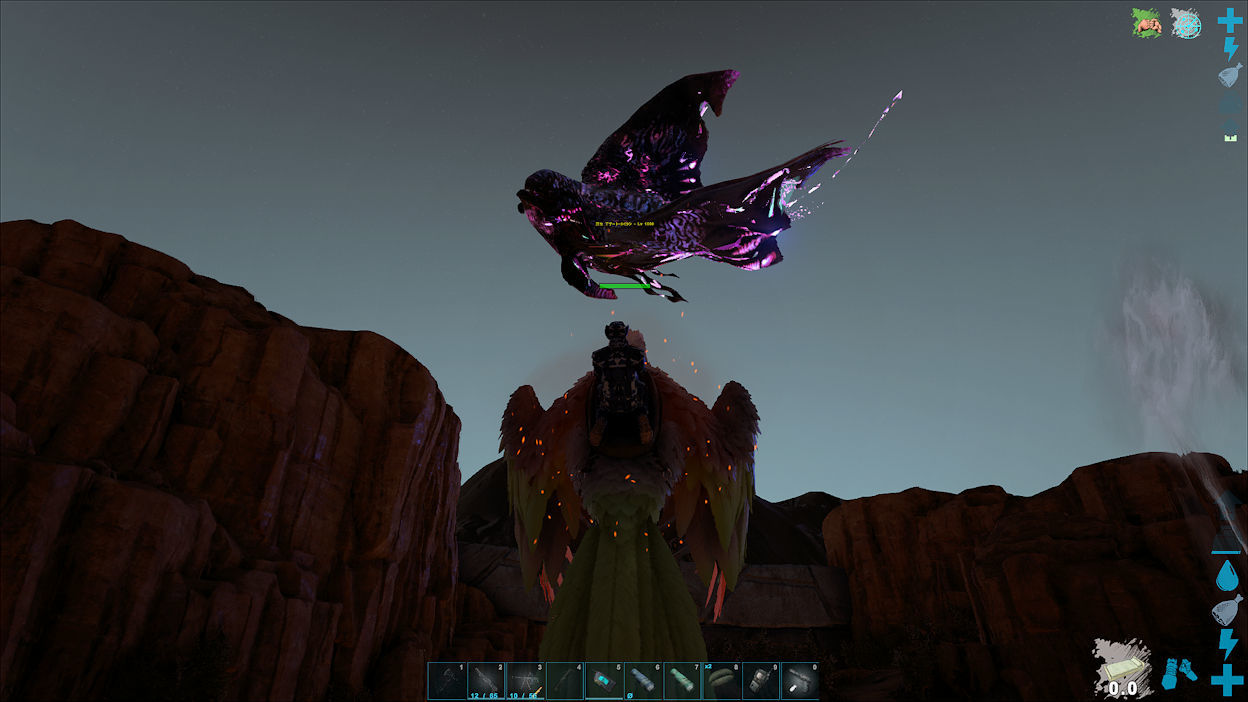Select the pickaxe in hotbar slot 1
The image size is (1248, 702).
(x=447, y=681)
